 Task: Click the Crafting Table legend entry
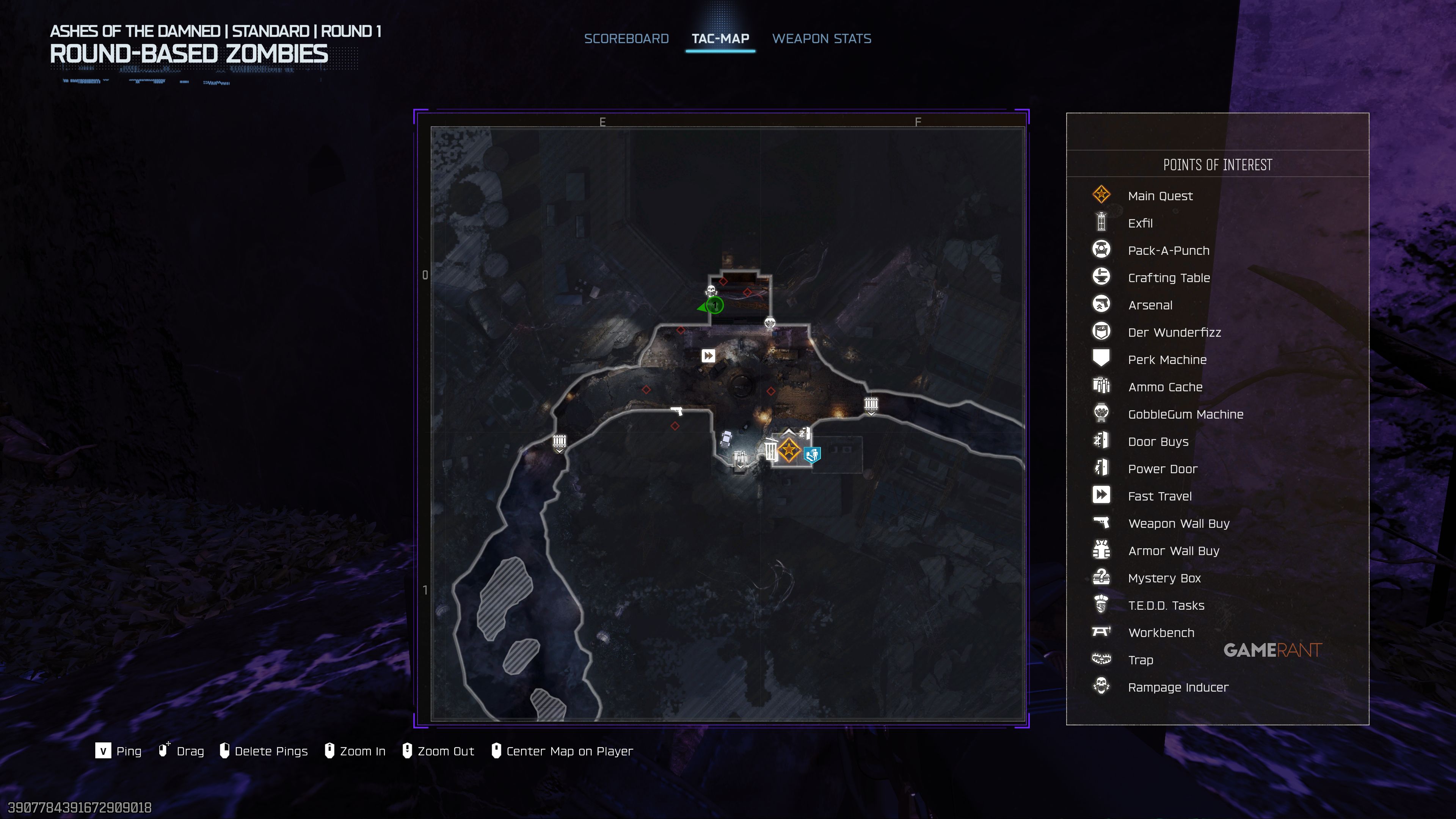pos(1168,278)
